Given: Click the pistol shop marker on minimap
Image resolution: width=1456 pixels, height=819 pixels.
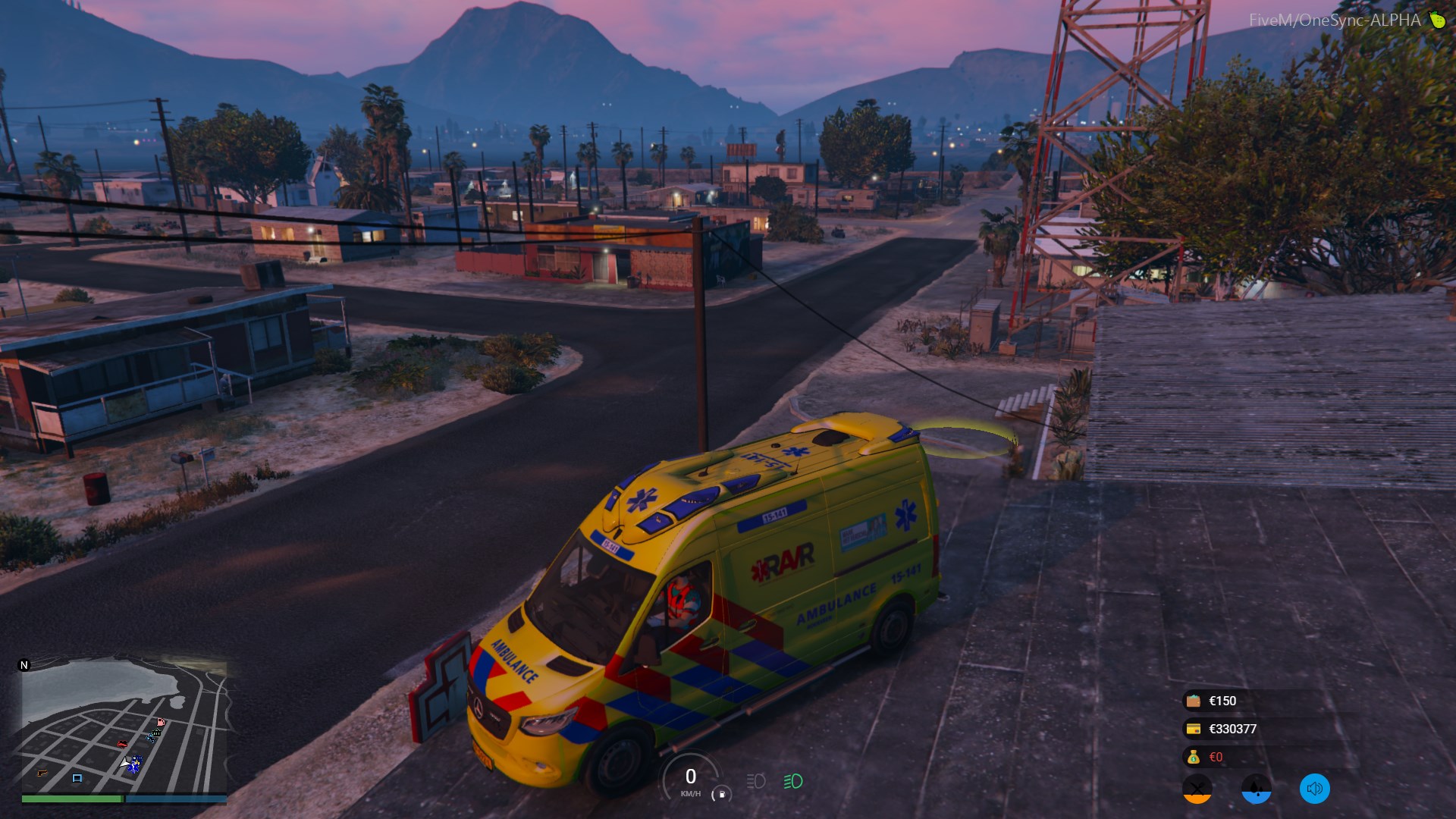Looking at the screenshot, I should tap(42, 773).
